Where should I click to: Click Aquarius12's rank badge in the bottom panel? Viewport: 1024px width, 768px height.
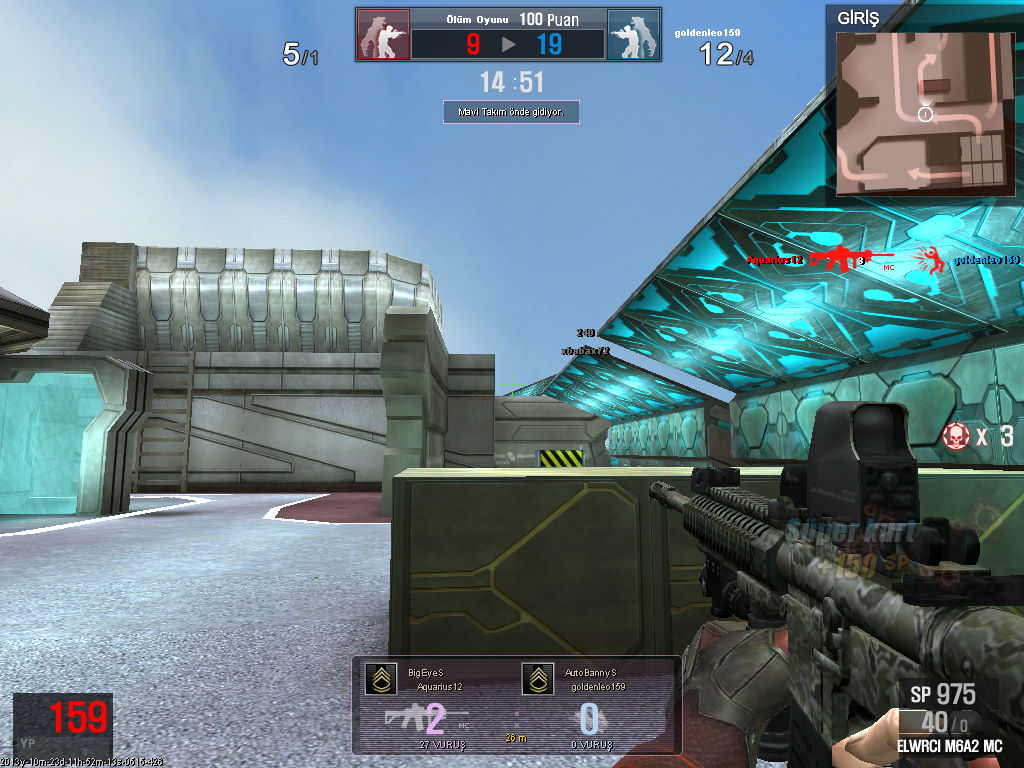(x=378, y=679)
